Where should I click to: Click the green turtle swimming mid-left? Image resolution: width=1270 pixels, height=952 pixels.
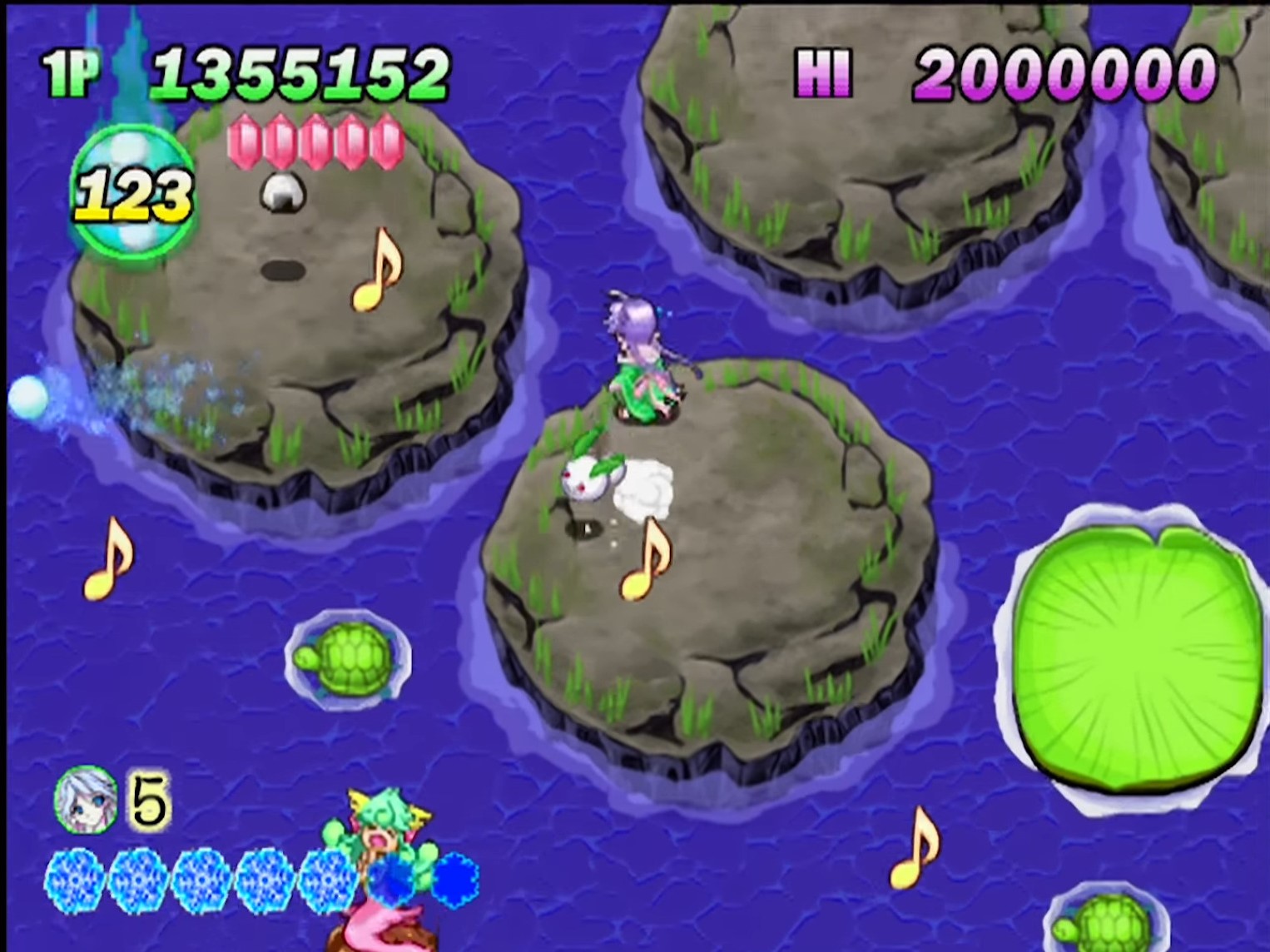pos(350,657)
